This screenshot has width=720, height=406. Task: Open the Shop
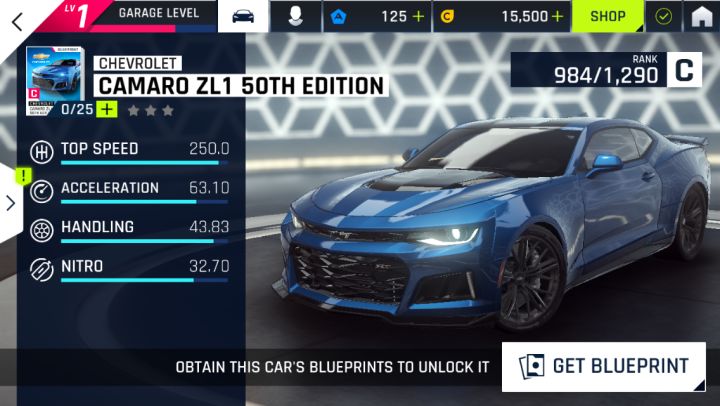click(607, 17)
